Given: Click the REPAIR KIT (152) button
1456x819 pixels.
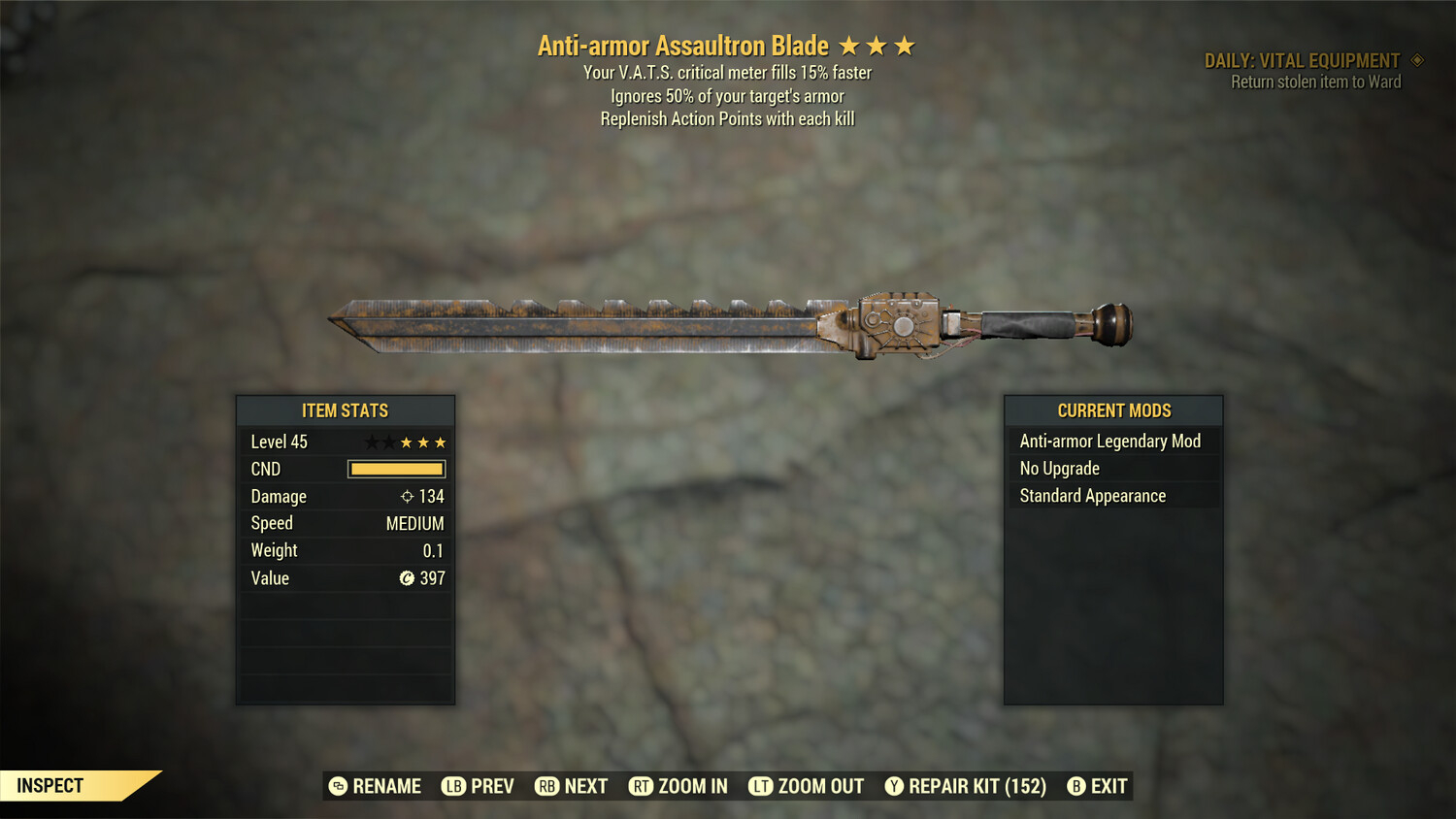Looking at the screenshot, I should (976, 786).
